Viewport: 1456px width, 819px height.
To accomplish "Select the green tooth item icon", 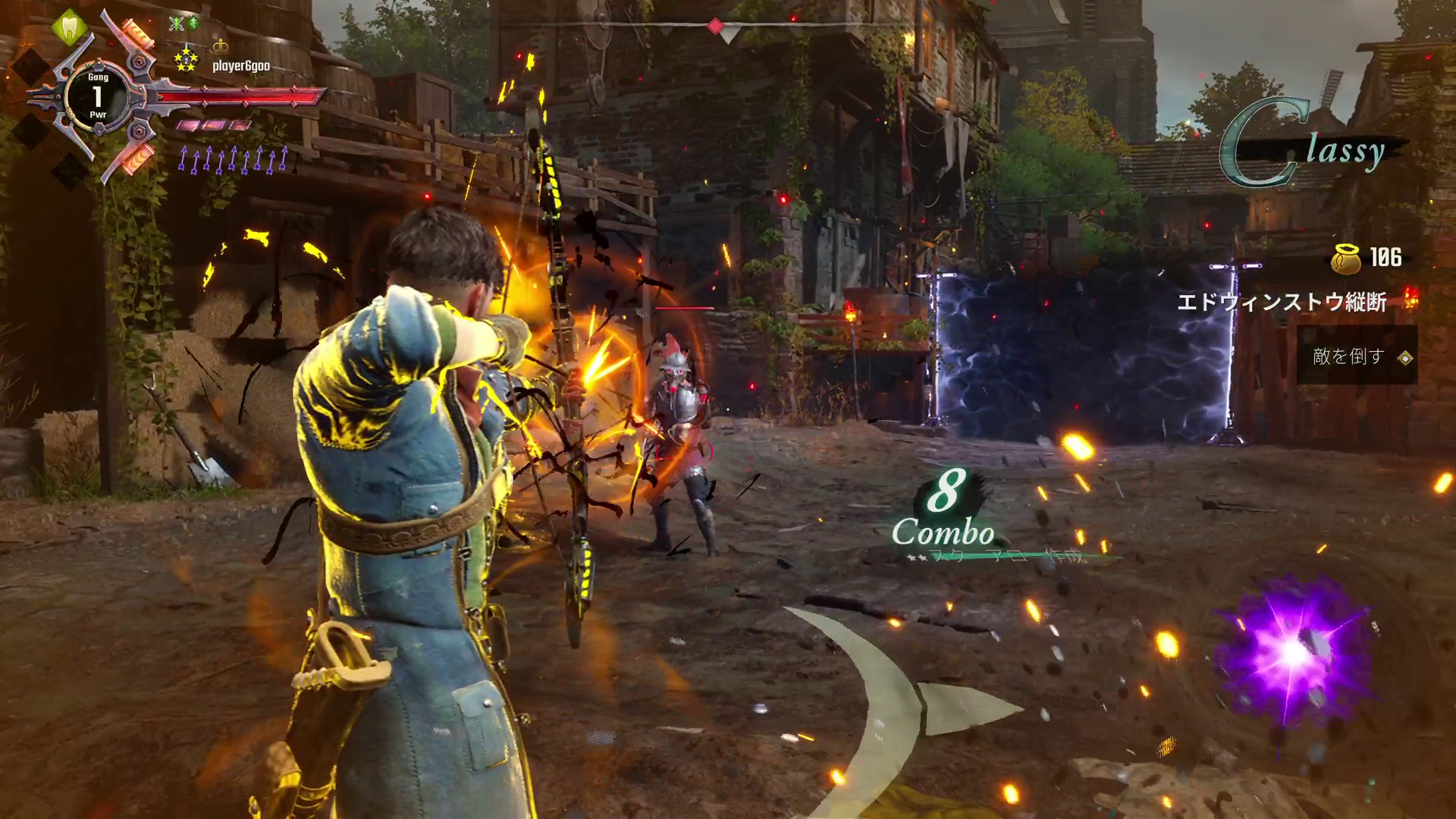I will tap(69, 27).
